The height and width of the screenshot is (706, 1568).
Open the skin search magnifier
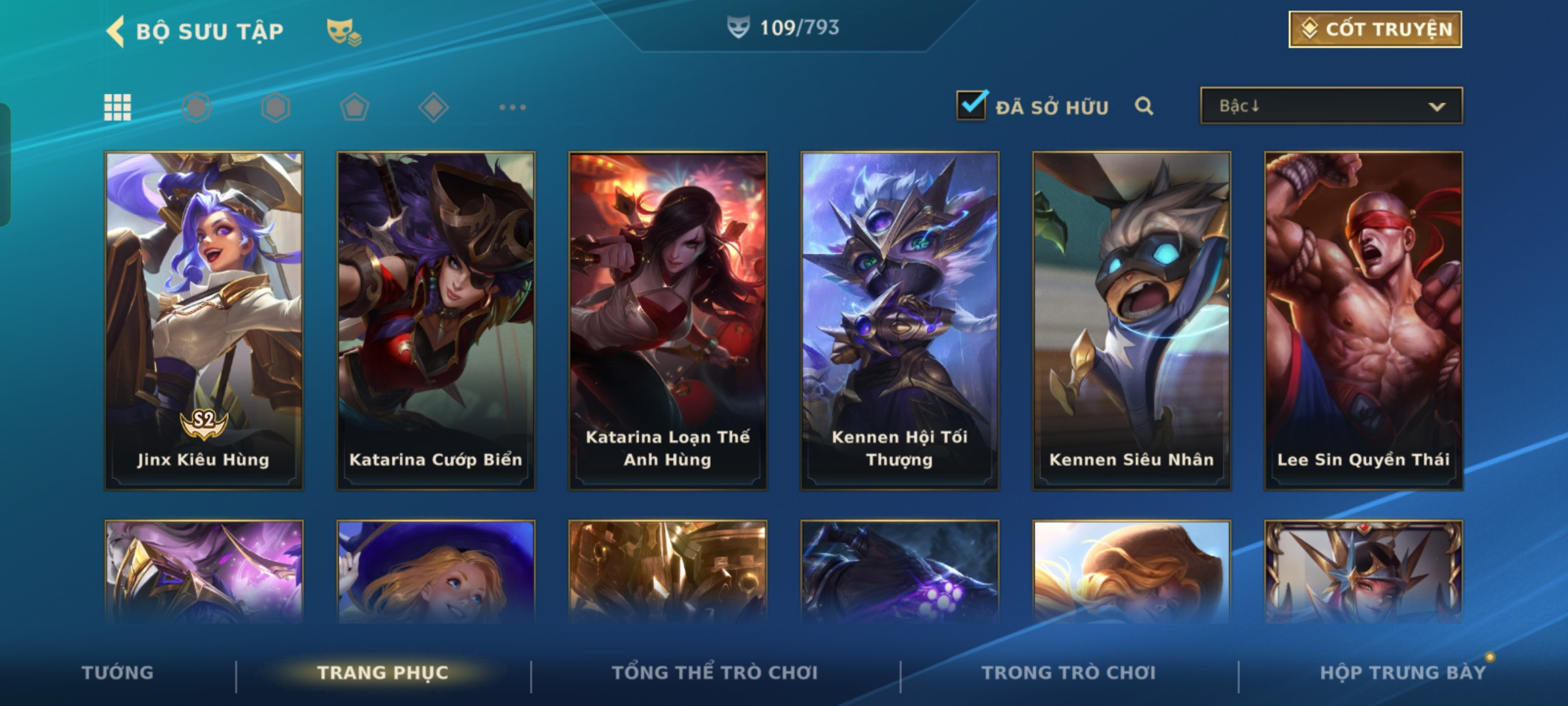(x=1143, y=106)
